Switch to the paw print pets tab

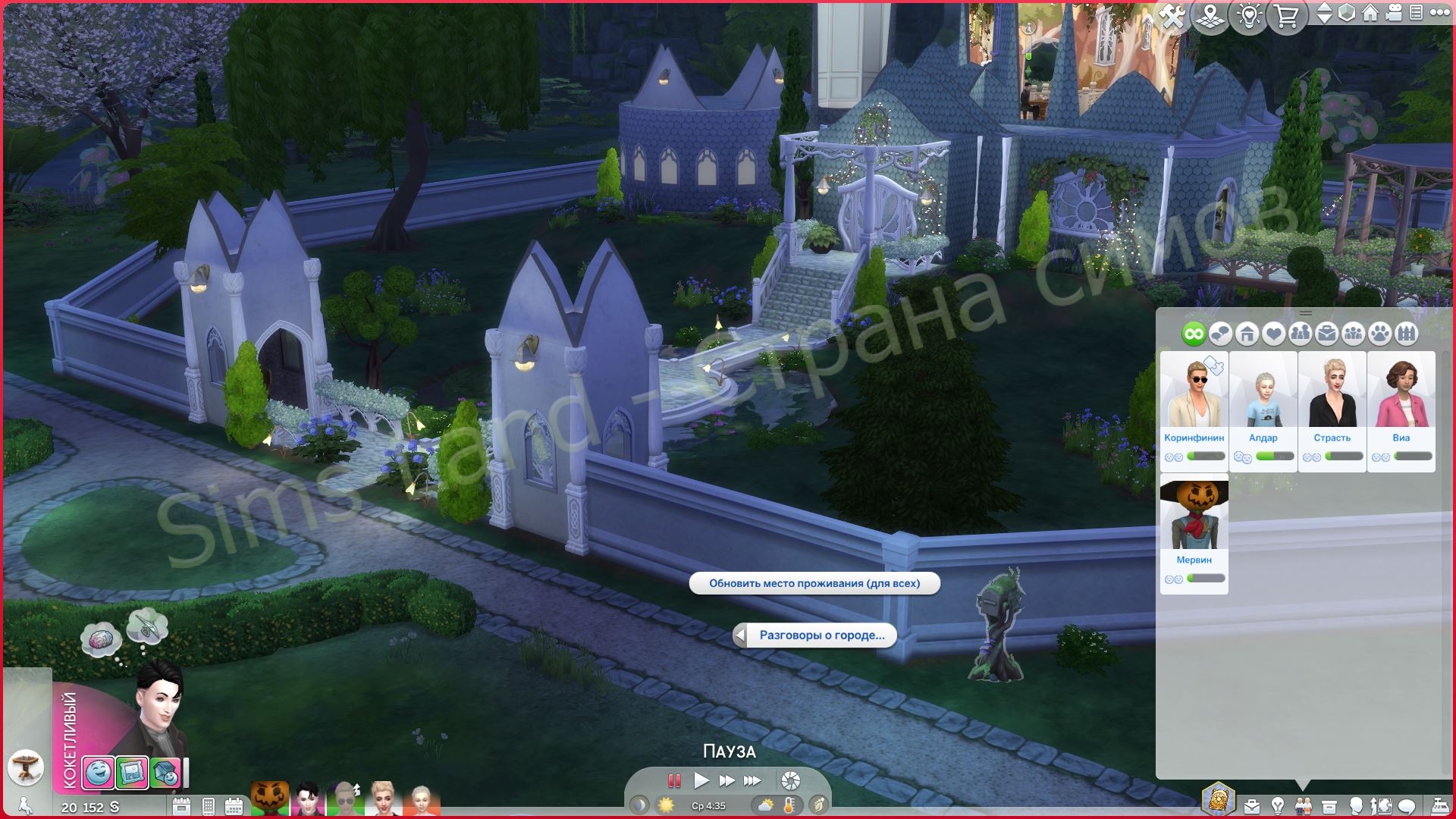tap(1379, 334)
